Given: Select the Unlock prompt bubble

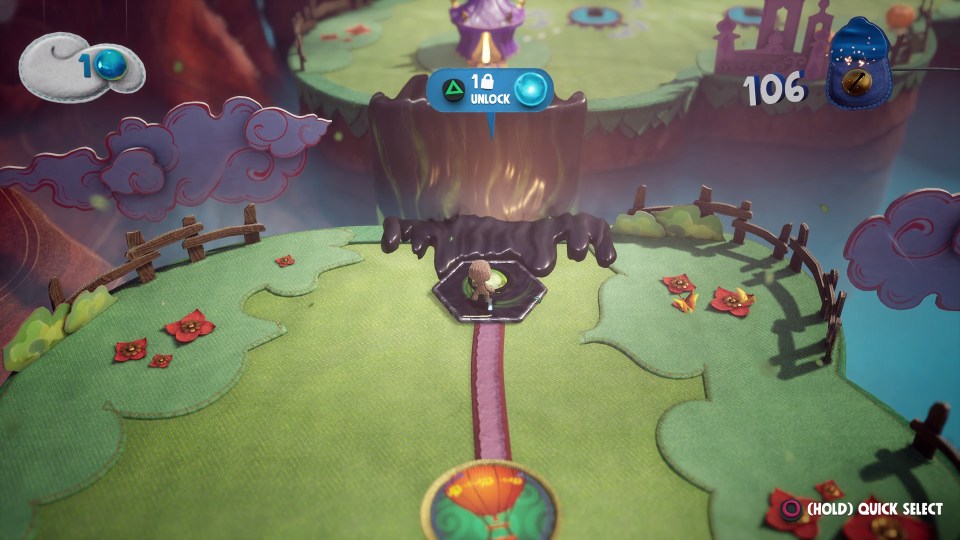Looking at the screenshot, I should coord(489,90).
